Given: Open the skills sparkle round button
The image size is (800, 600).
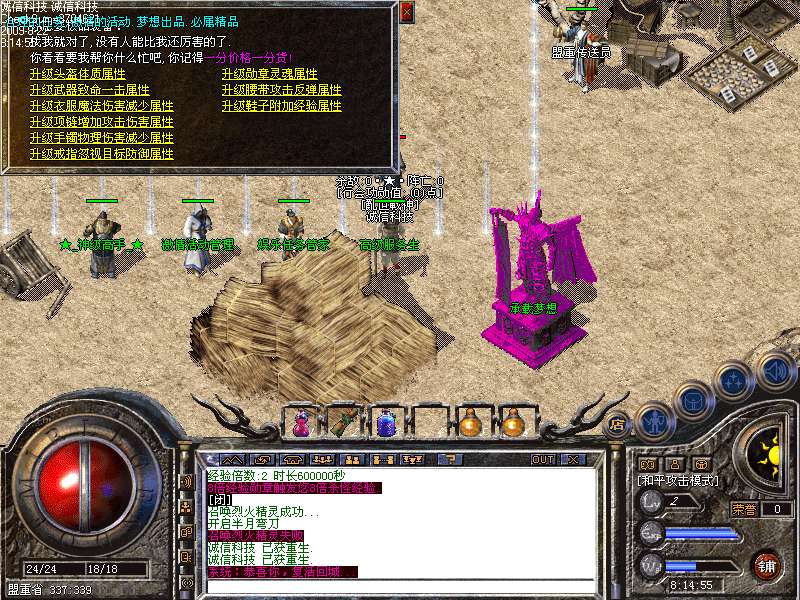Looking at the screenshot, I should coord(734,380).
